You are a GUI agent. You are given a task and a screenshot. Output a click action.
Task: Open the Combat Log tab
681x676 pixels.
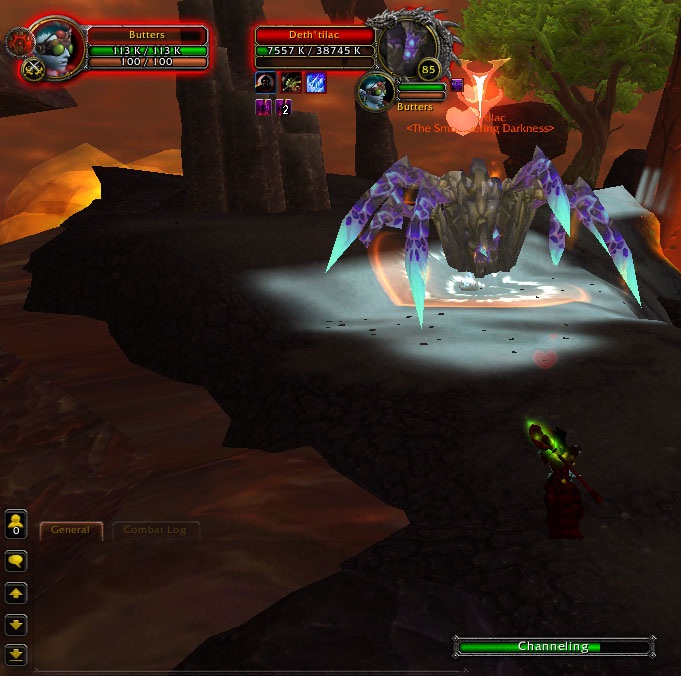pos(156,530)
